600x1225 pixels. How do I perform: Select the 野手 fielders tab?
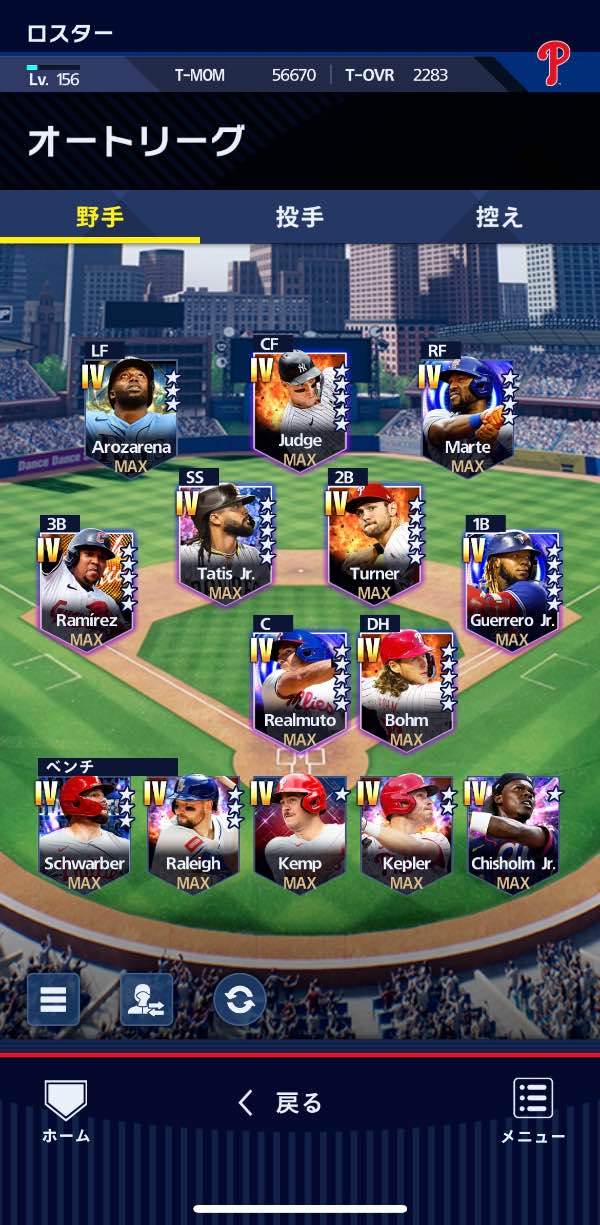[x=100, y=217]
